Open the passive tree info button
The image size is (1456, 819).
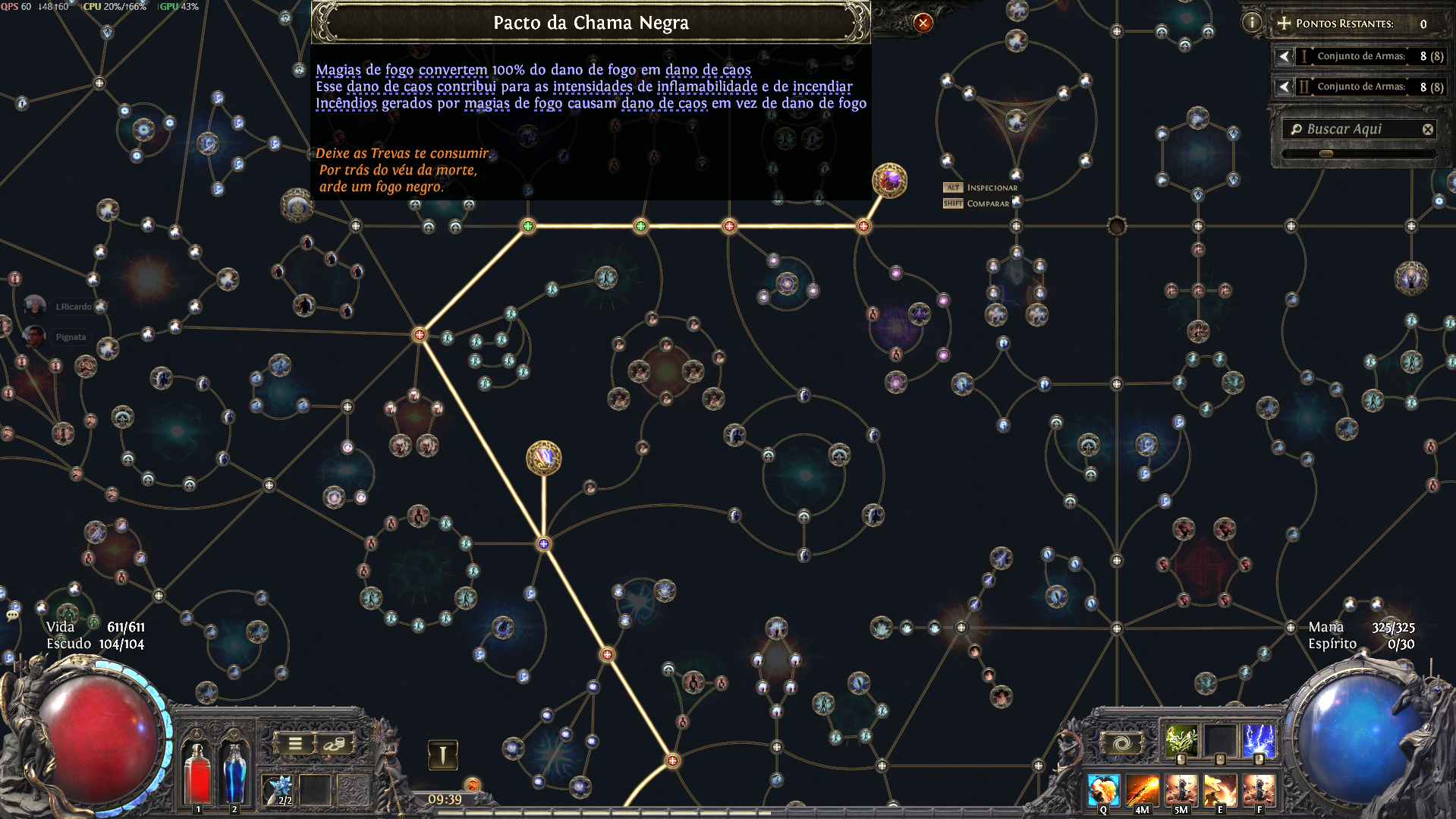point(1251,23)
